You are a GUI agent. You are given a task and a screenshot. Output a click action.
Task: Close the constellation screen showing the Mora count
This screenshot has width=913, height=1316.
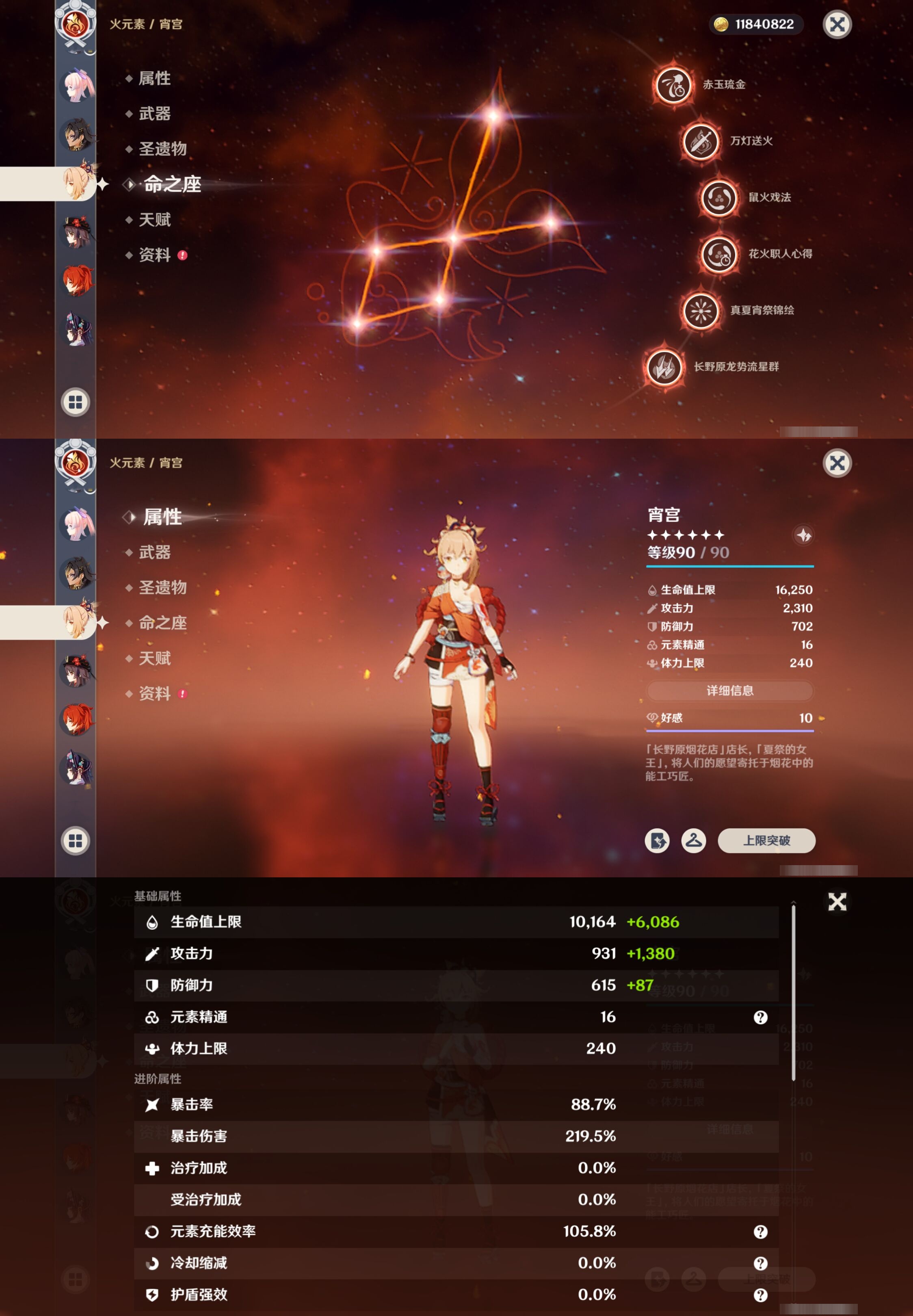837,25
